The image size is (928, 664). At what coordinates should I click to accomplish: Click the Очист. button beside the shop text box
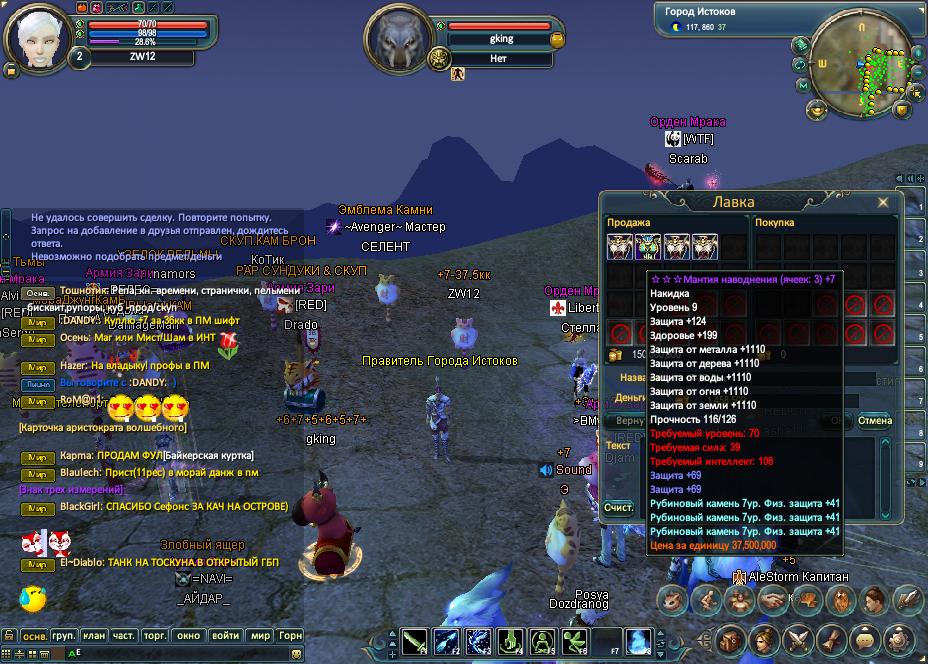[x=619, y=508]
